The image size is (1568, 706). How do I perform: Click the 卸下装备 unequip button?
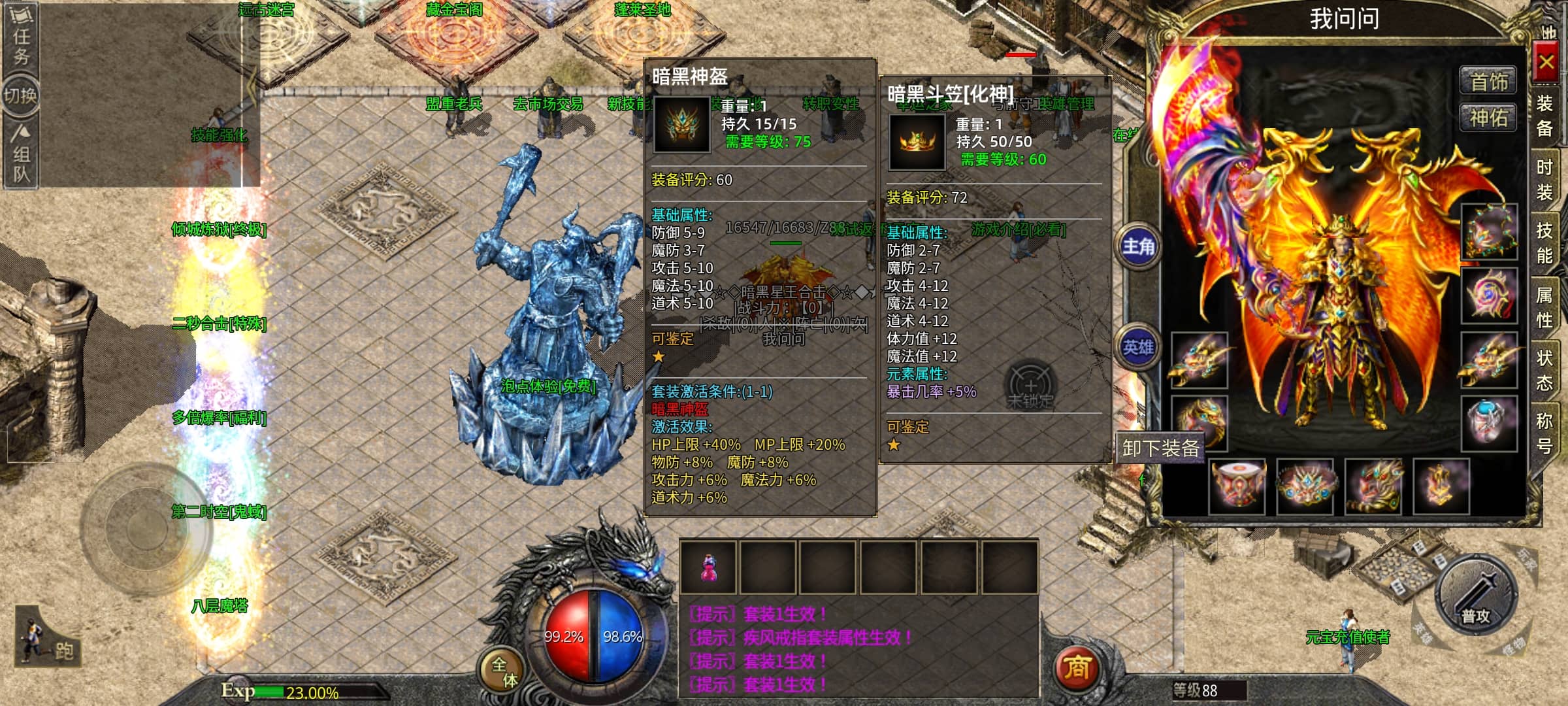coord(1160,448)
